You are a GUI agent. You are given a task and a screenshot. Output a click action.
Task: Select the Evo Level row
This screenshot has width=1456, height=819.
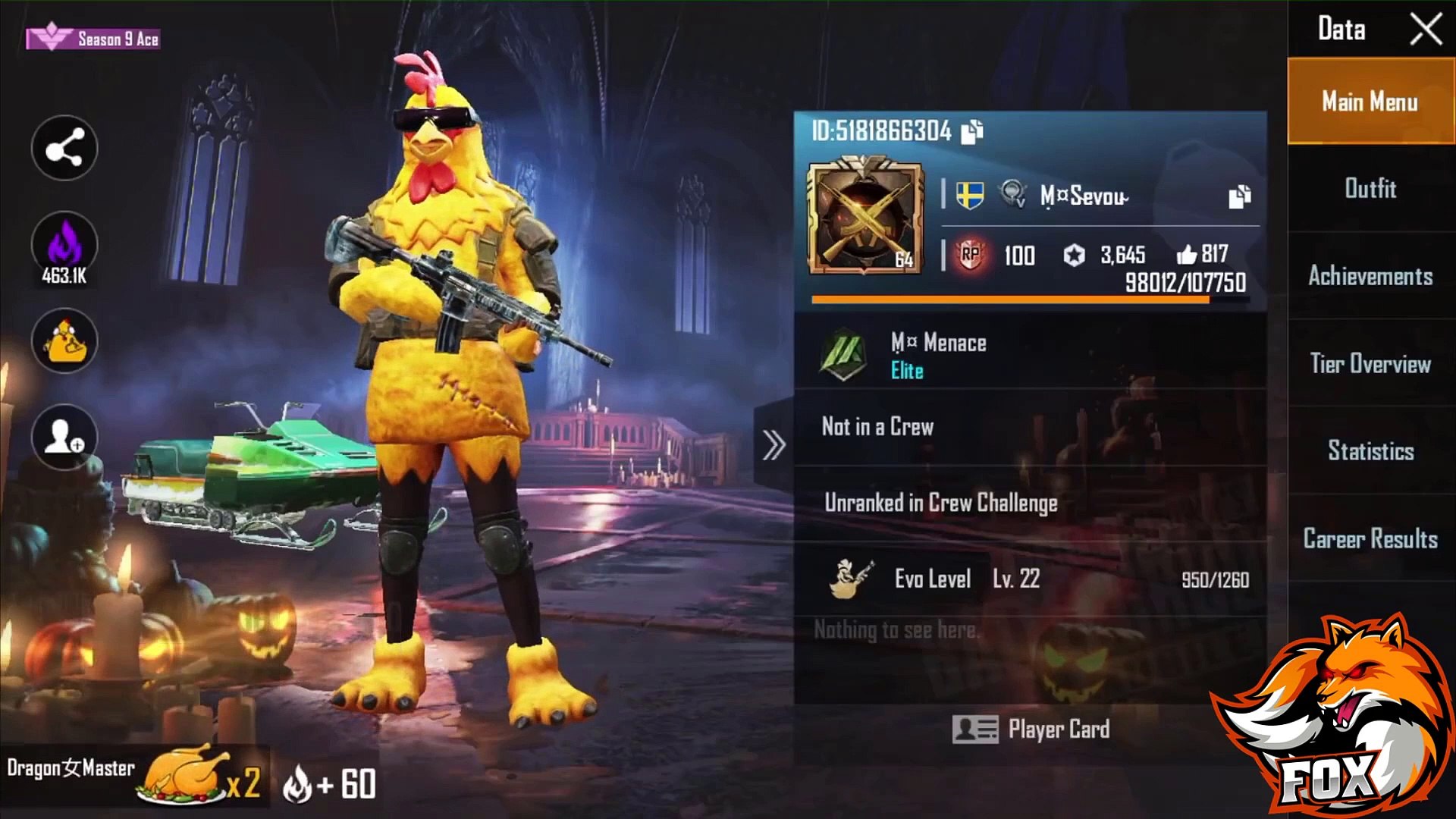click(x=1030, y=580)
